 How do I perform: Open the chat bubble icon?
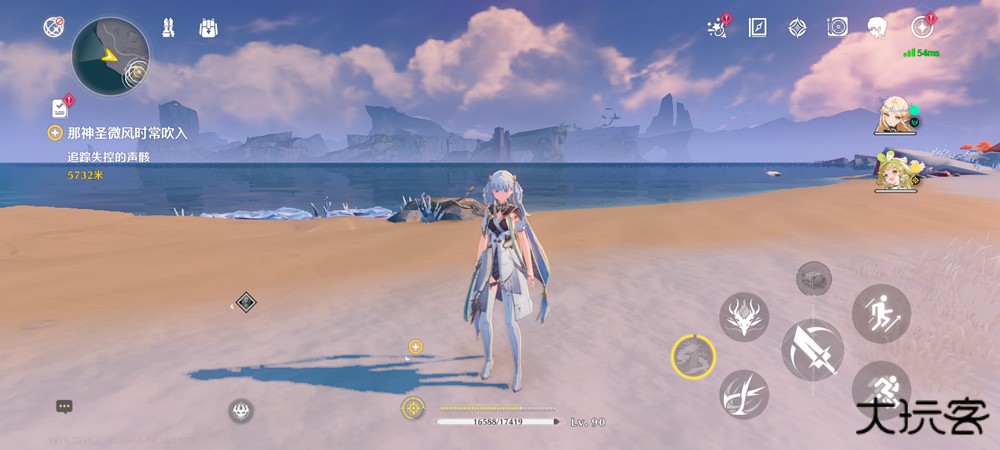pyautogui.click(x=64, y=407)
